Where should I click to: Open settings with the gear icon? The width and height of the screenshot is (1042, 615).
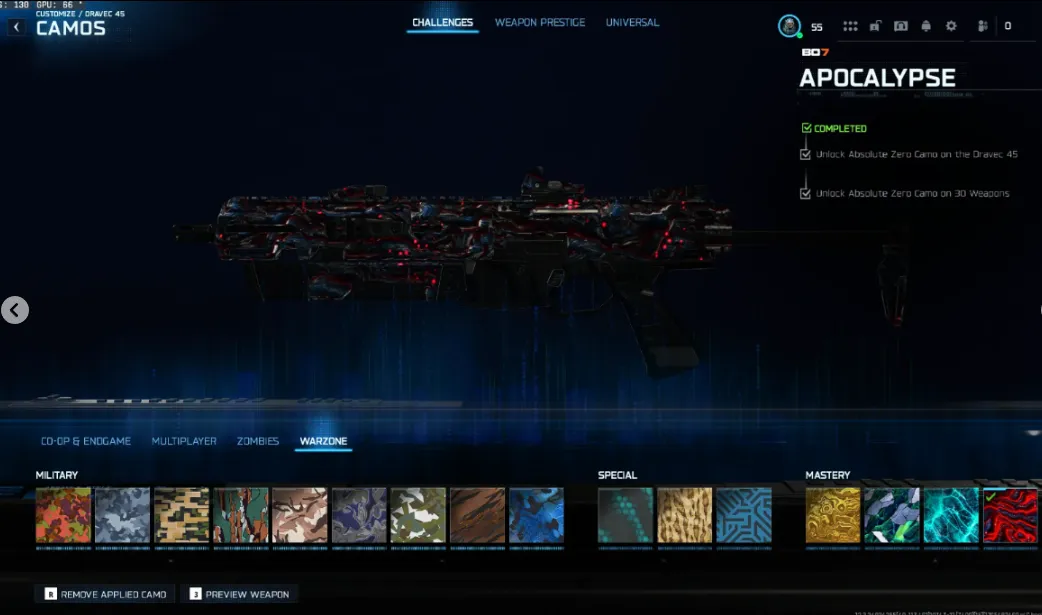(x=951, y=27)
